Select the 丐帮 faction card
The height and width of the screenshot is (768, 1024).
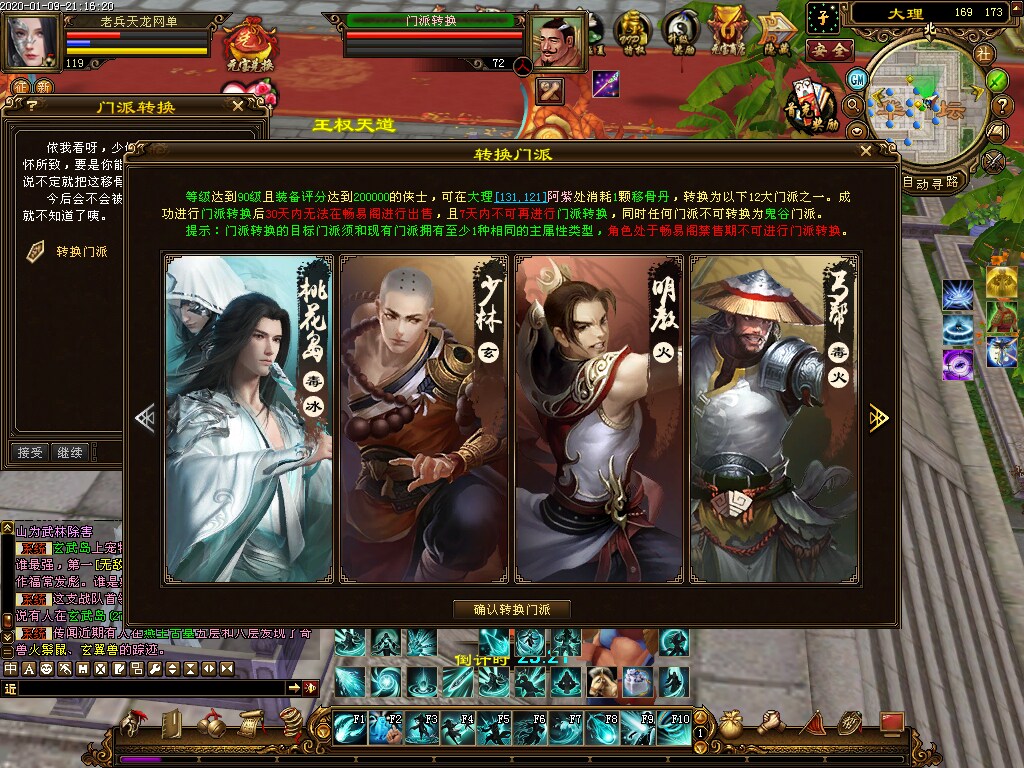(774, 418)
